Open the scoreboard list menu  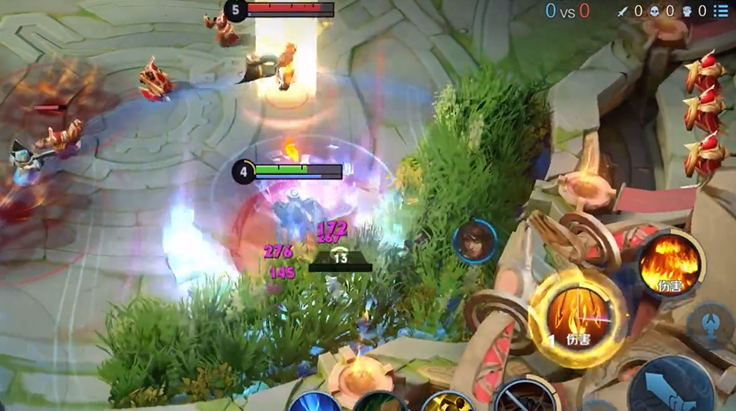click(x=721, y=11)
